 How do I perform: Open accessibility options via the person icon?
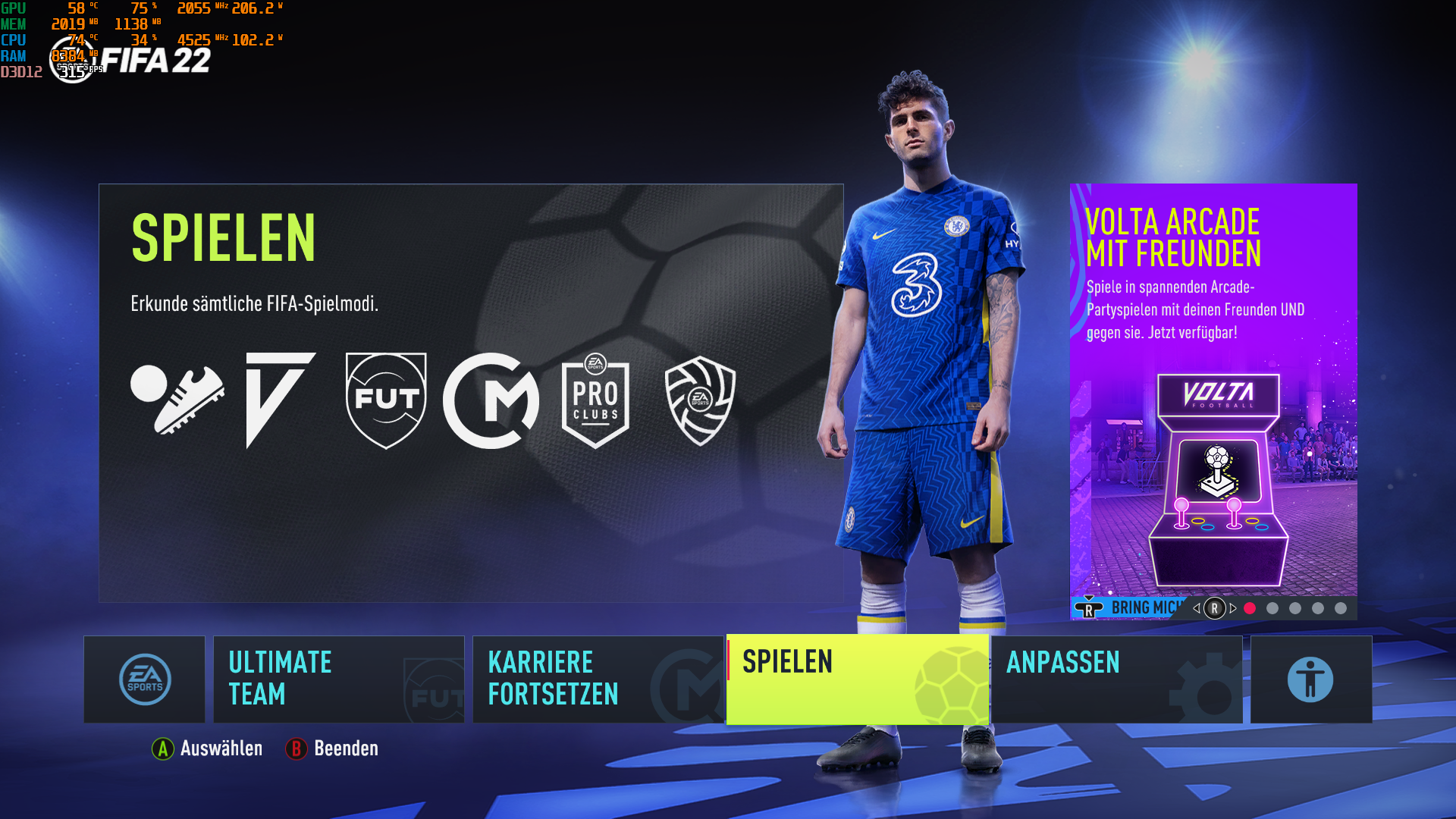pos(1310,679)
